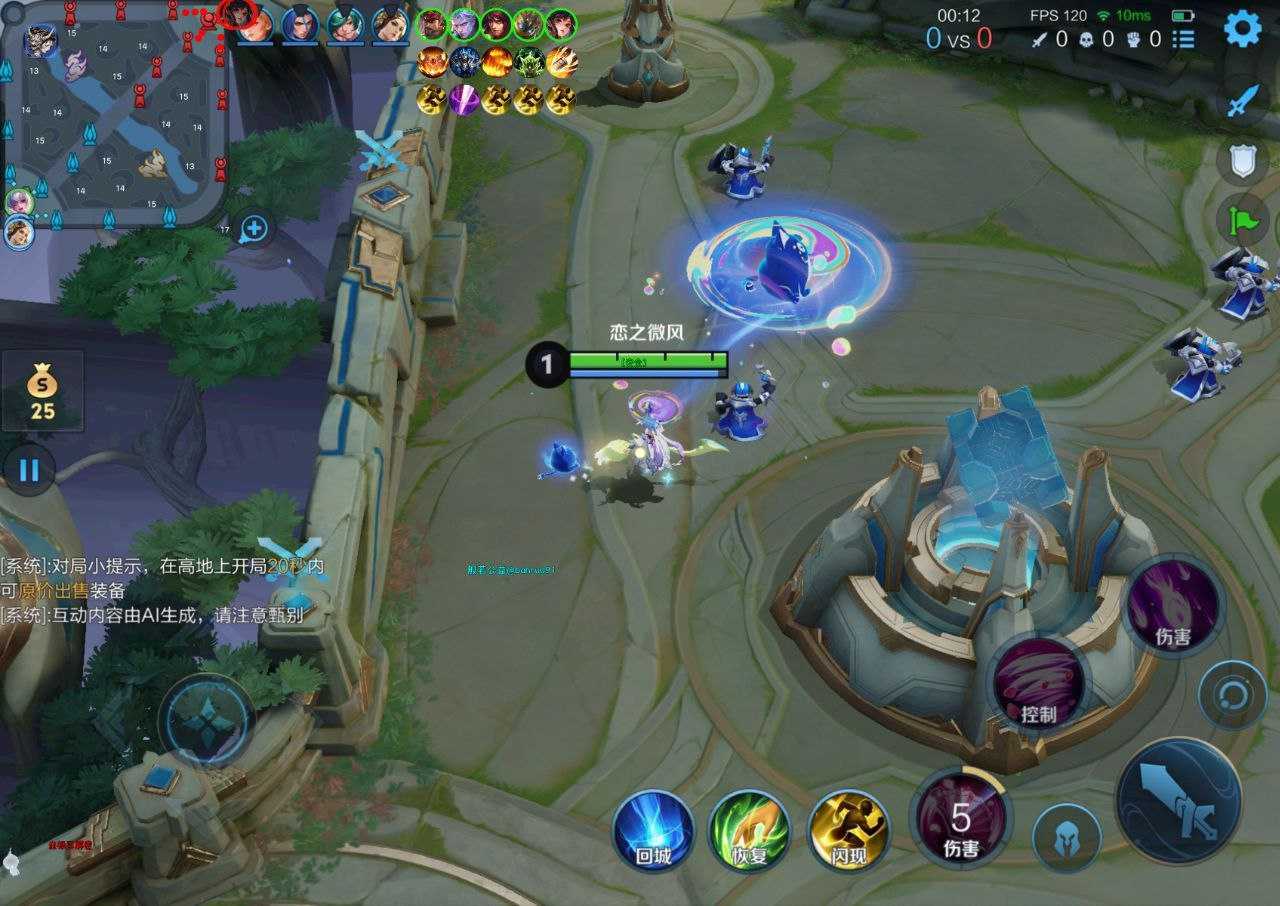Open the system chat message panel
The height and width of the screenshot is (906, 1280).
[x=160, y=590]
